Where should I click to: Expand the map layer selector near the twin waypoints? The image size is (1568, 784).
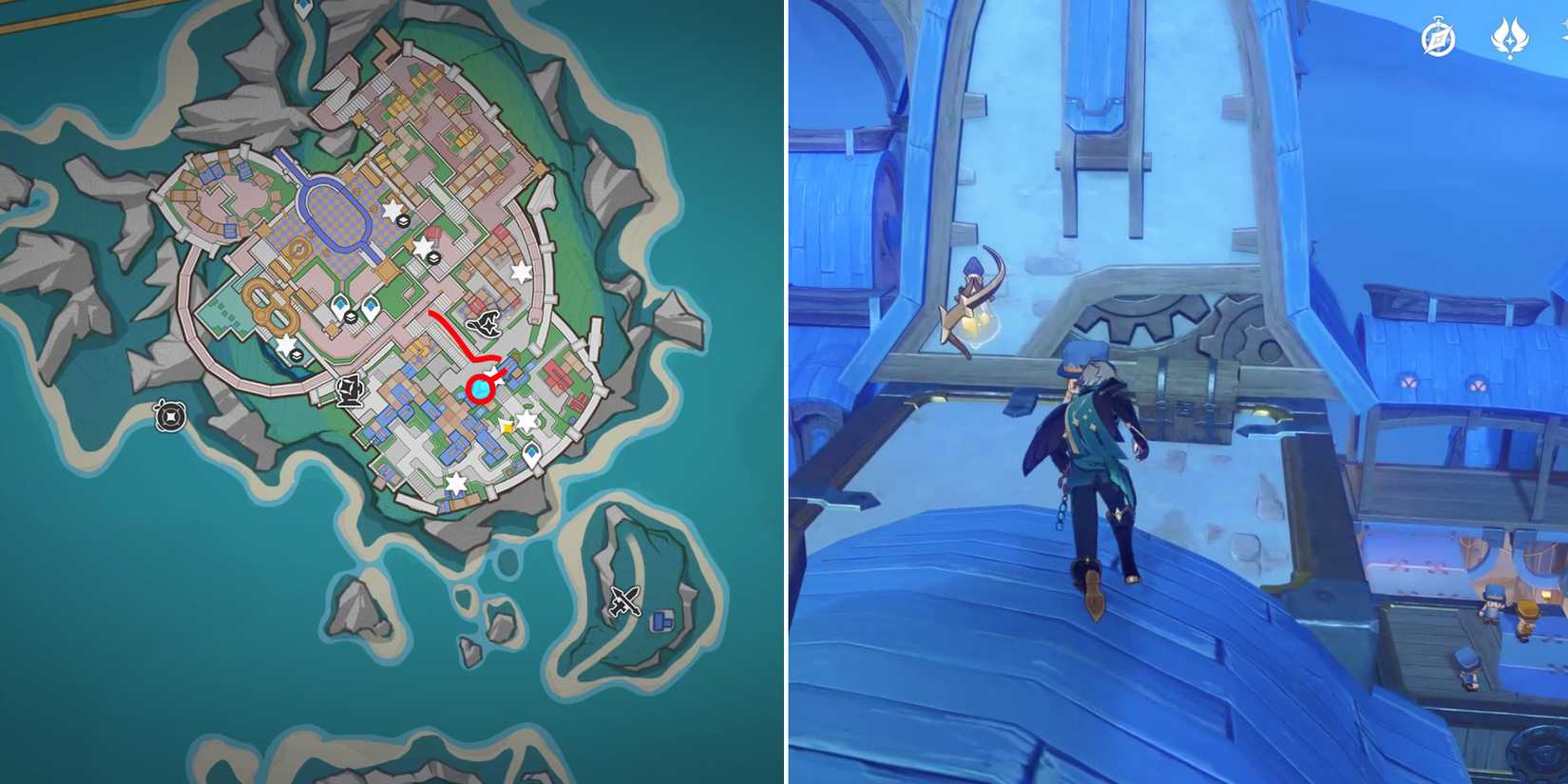pos(351,317)
